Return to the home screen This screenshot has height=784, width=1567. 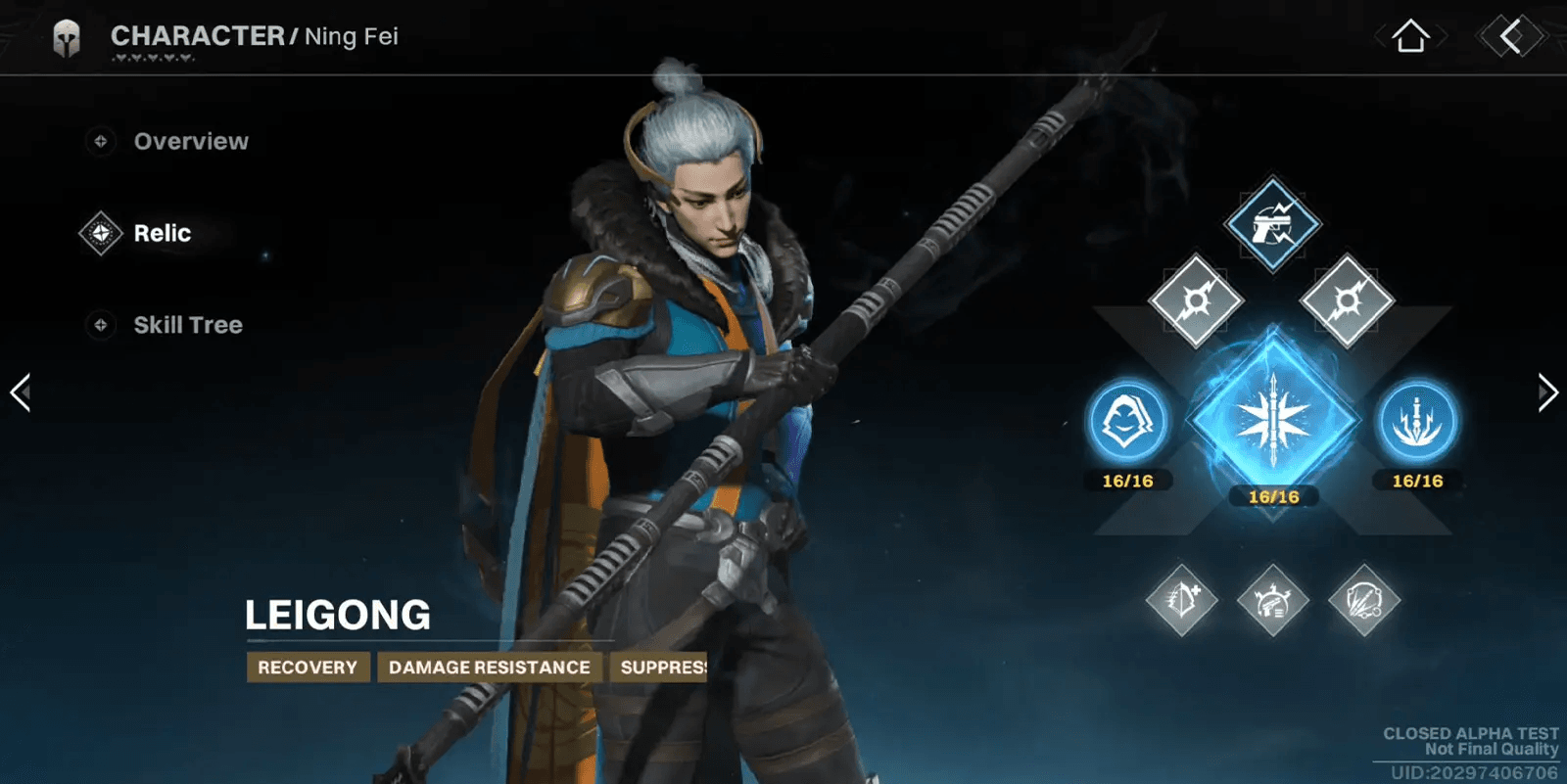coord(1410,37)
